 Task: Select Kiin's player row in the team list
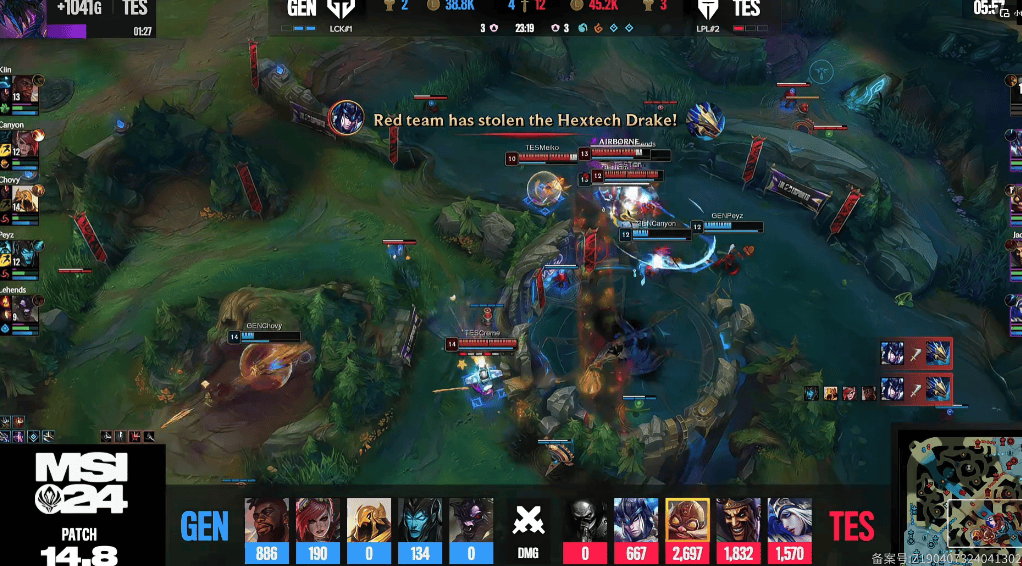click(20, 92)
